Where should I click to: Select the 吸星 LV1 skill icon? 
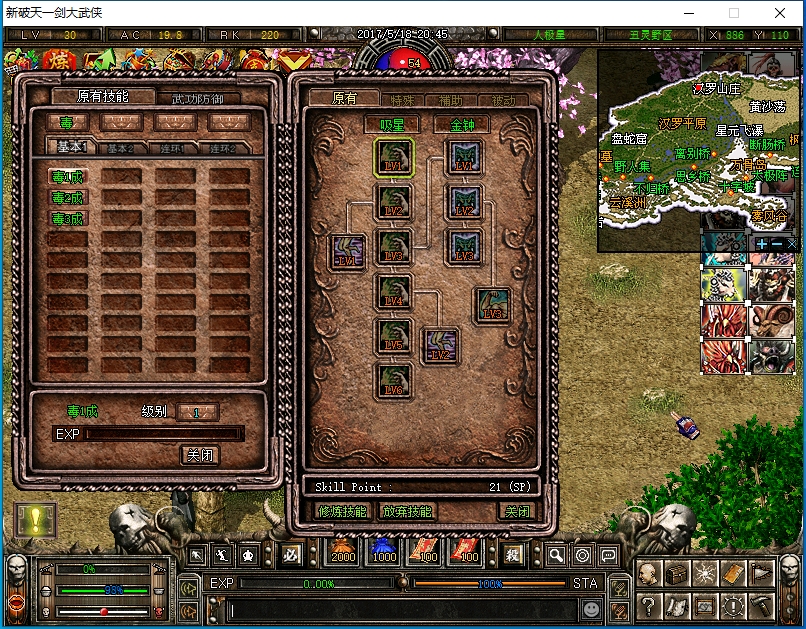[393, 158]
